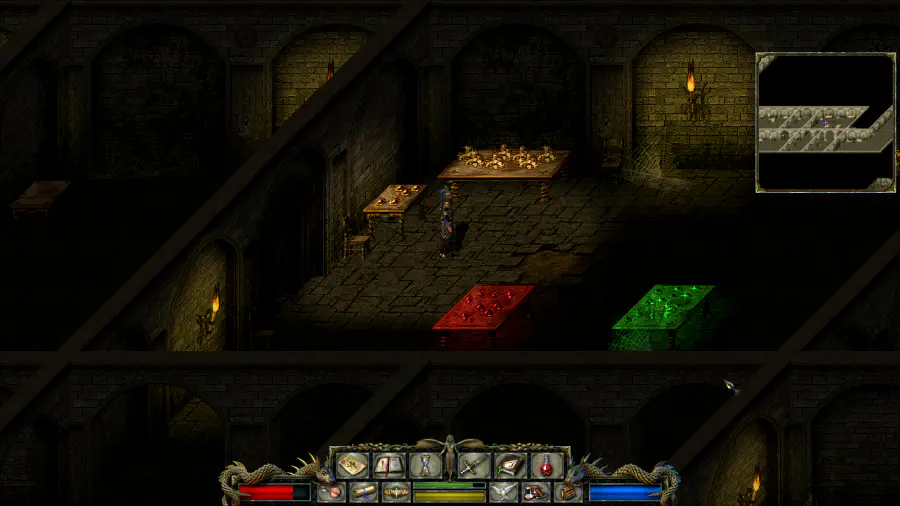Image resolution: width=900 pixels, height=506 pixels.
Task: Click the round red-and-white orb icon
Action: [x=331, y=492]
